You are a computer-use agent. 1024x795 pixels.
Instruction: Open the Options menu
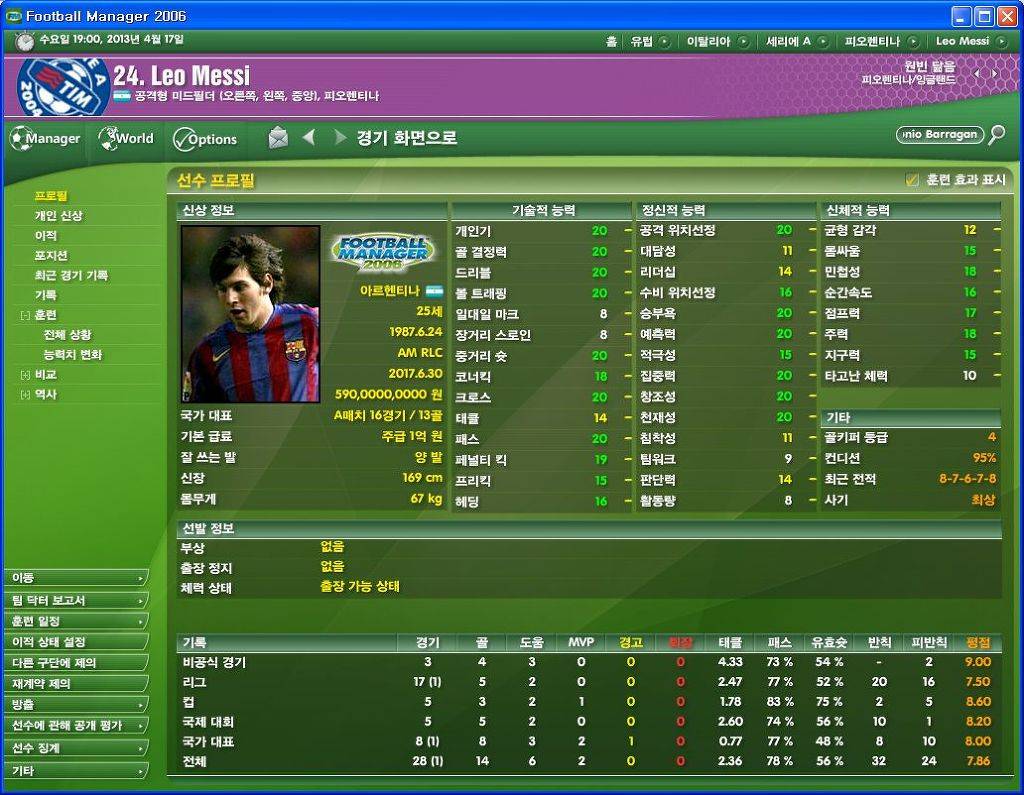(205, 139)
